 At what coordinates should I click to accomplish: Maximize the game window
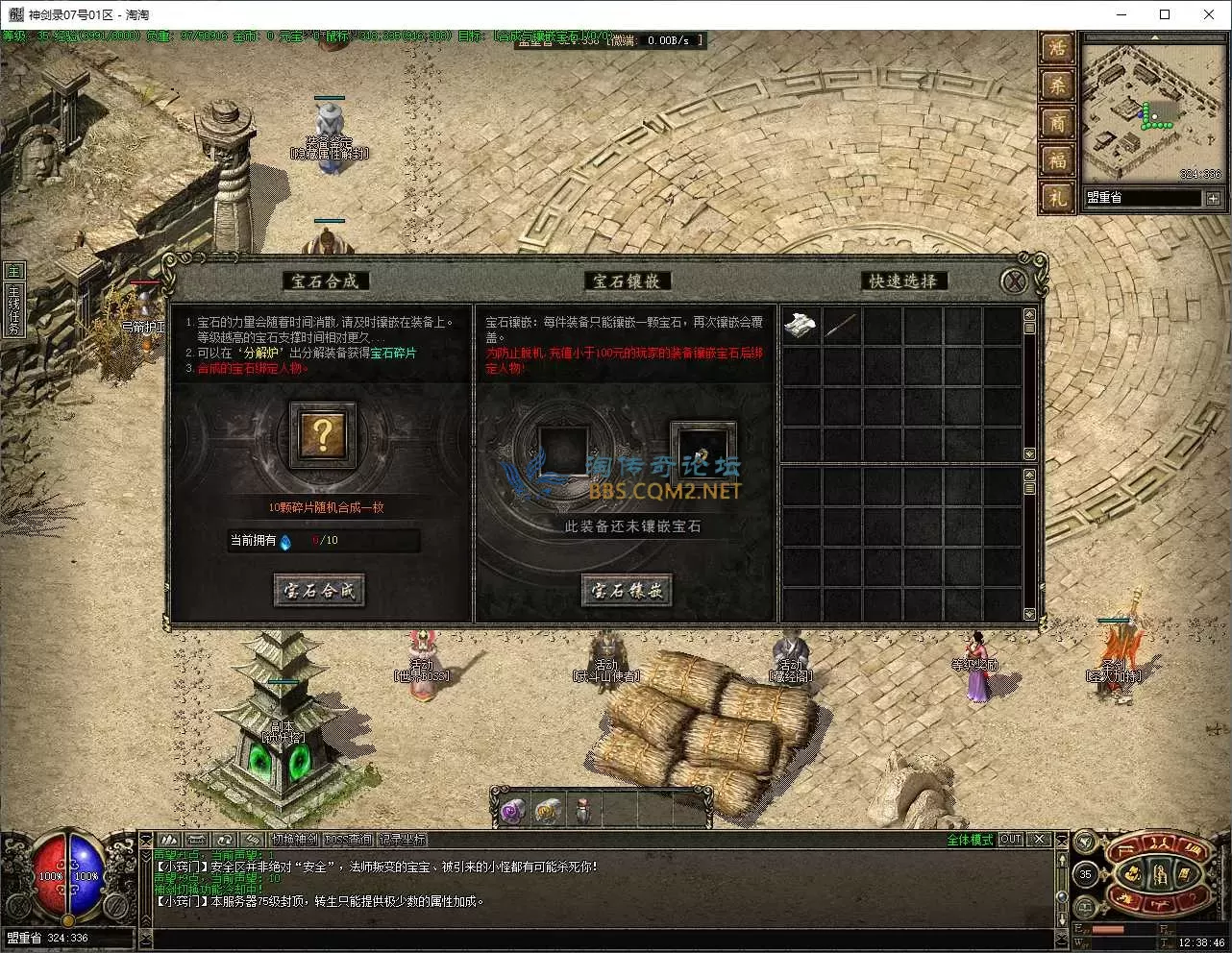coord(1165,14)
